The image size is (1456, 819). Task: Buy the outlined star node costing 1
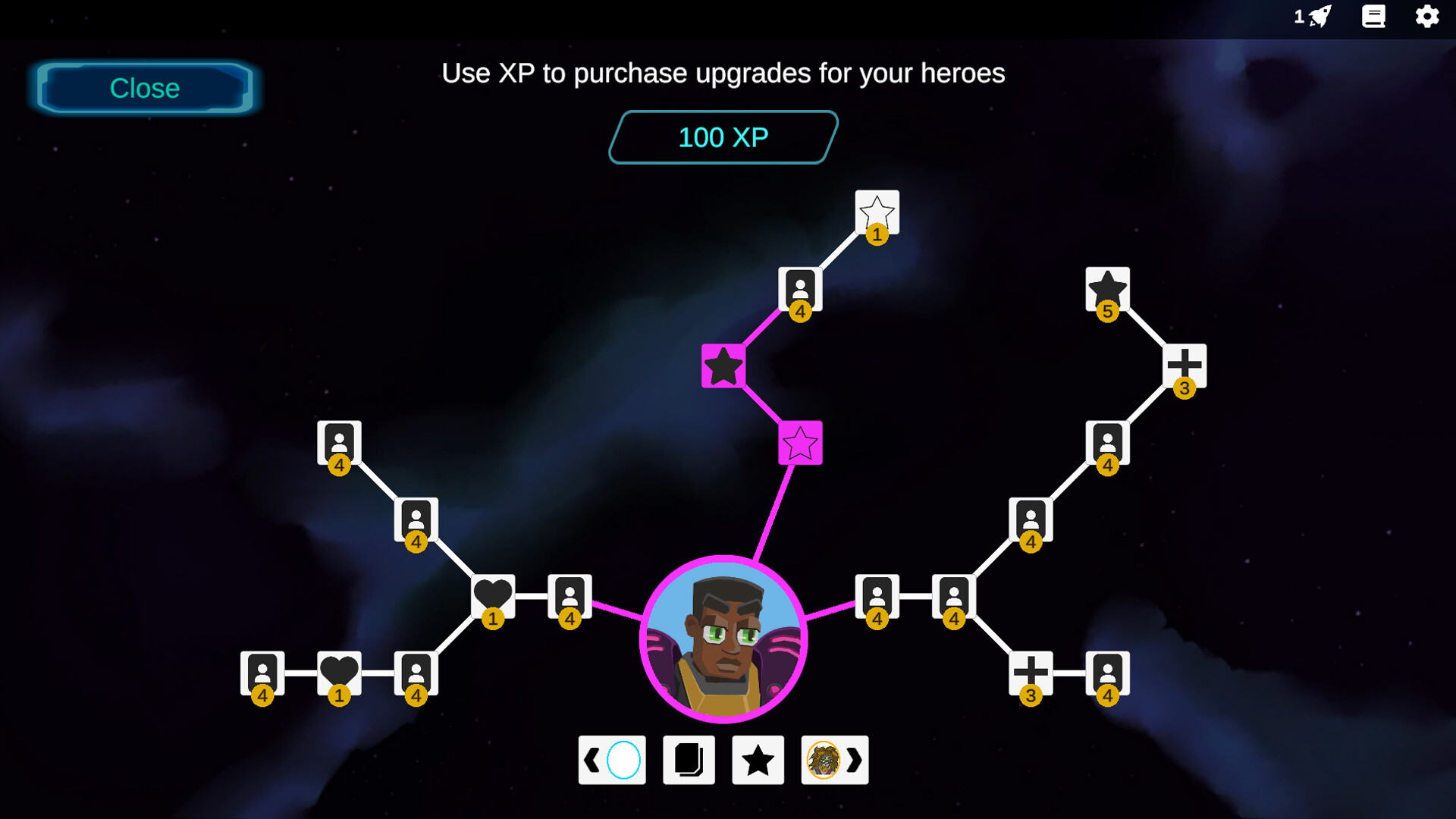click(x=876, y=211)
